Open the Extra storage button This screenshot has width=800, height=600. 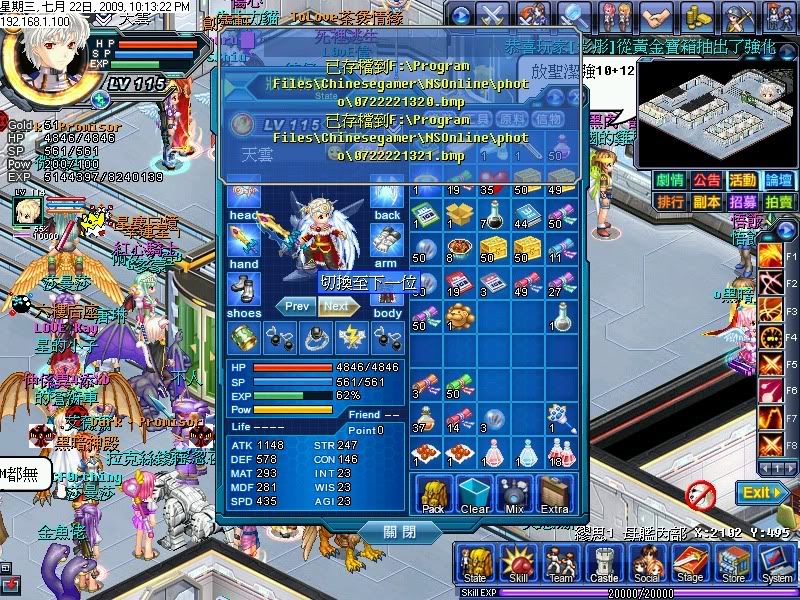(554, 495)
